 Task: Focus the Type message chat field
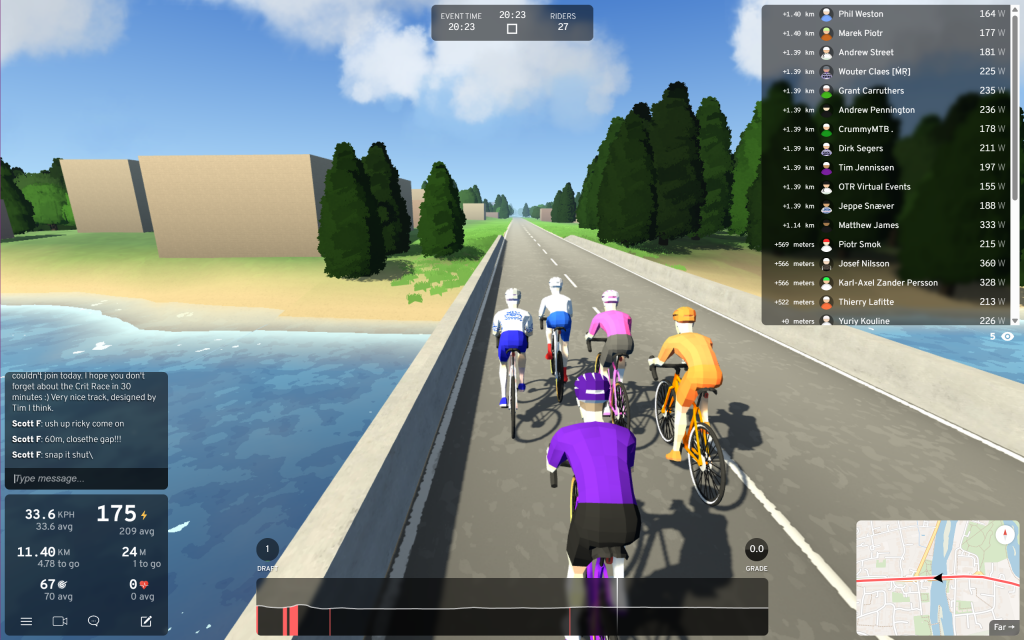85,478
